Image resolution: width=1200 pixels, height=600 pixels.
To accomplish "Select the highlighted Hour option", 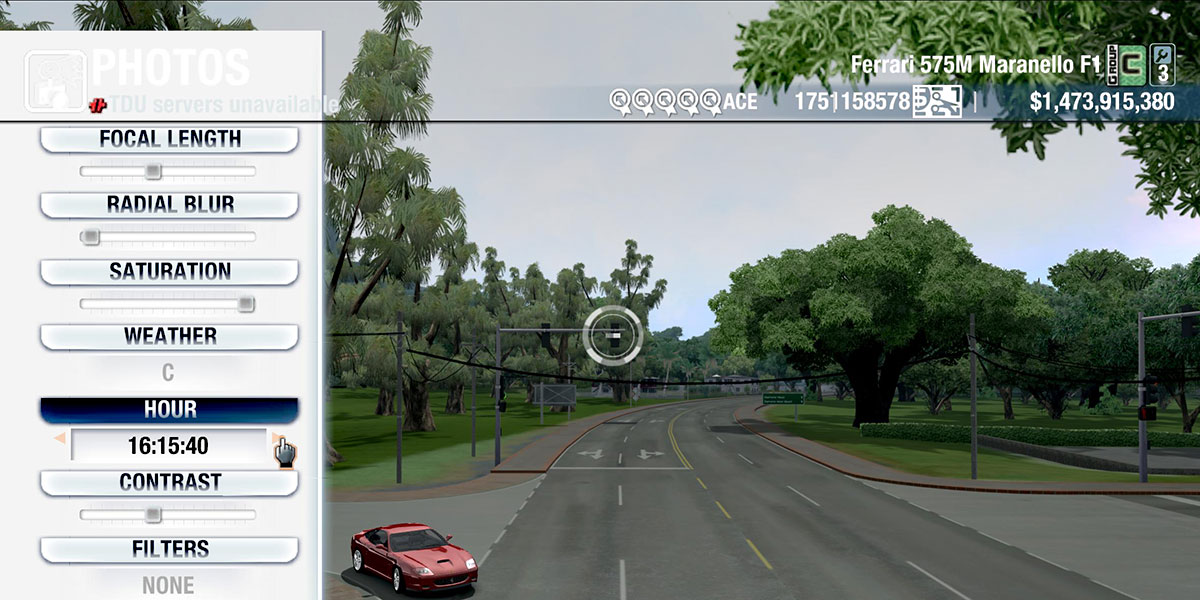I will click(x=169, y=410).
